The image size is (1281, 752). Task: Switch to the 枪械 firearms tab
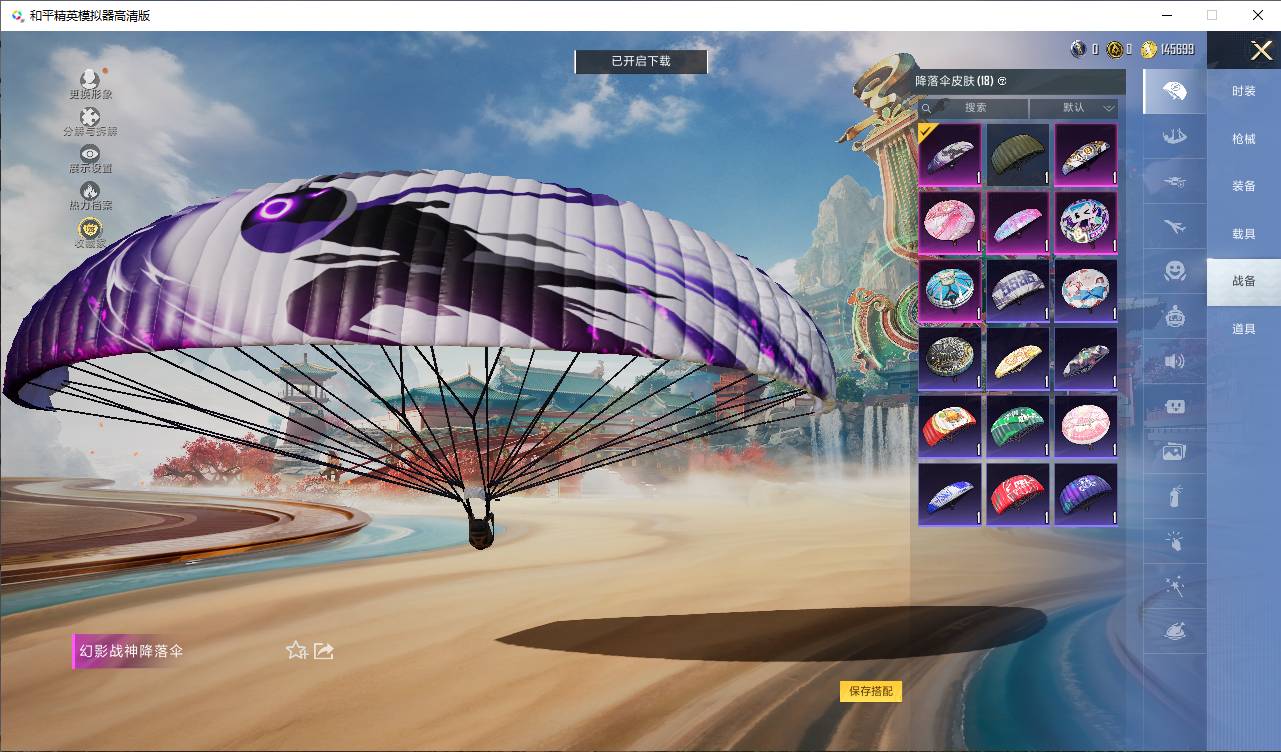(x=1243, y=139)
